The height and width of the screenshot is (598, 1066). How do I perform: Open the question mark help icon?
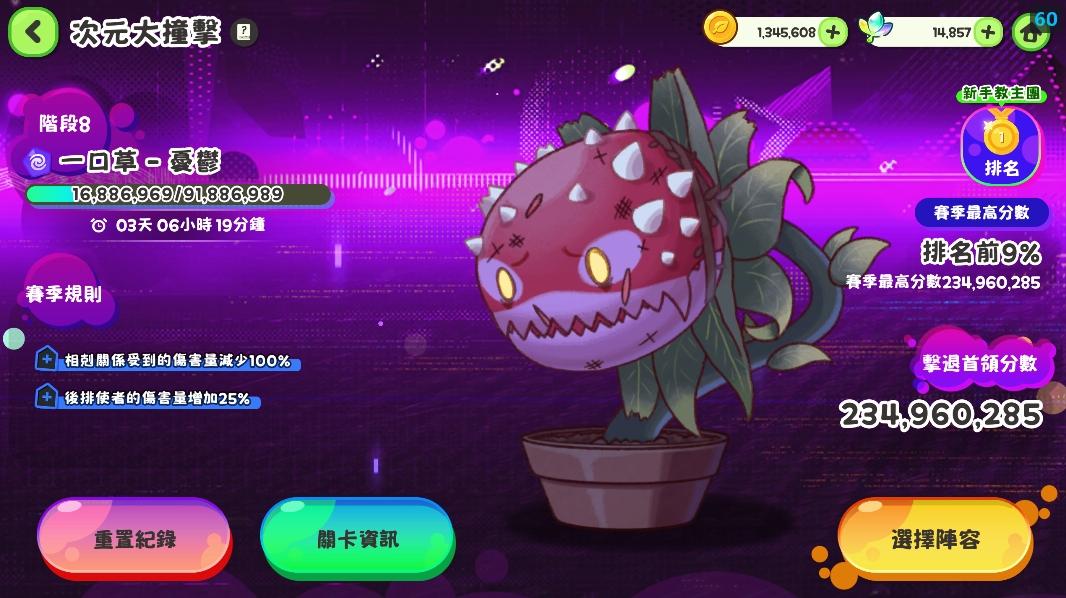point(243,32)
